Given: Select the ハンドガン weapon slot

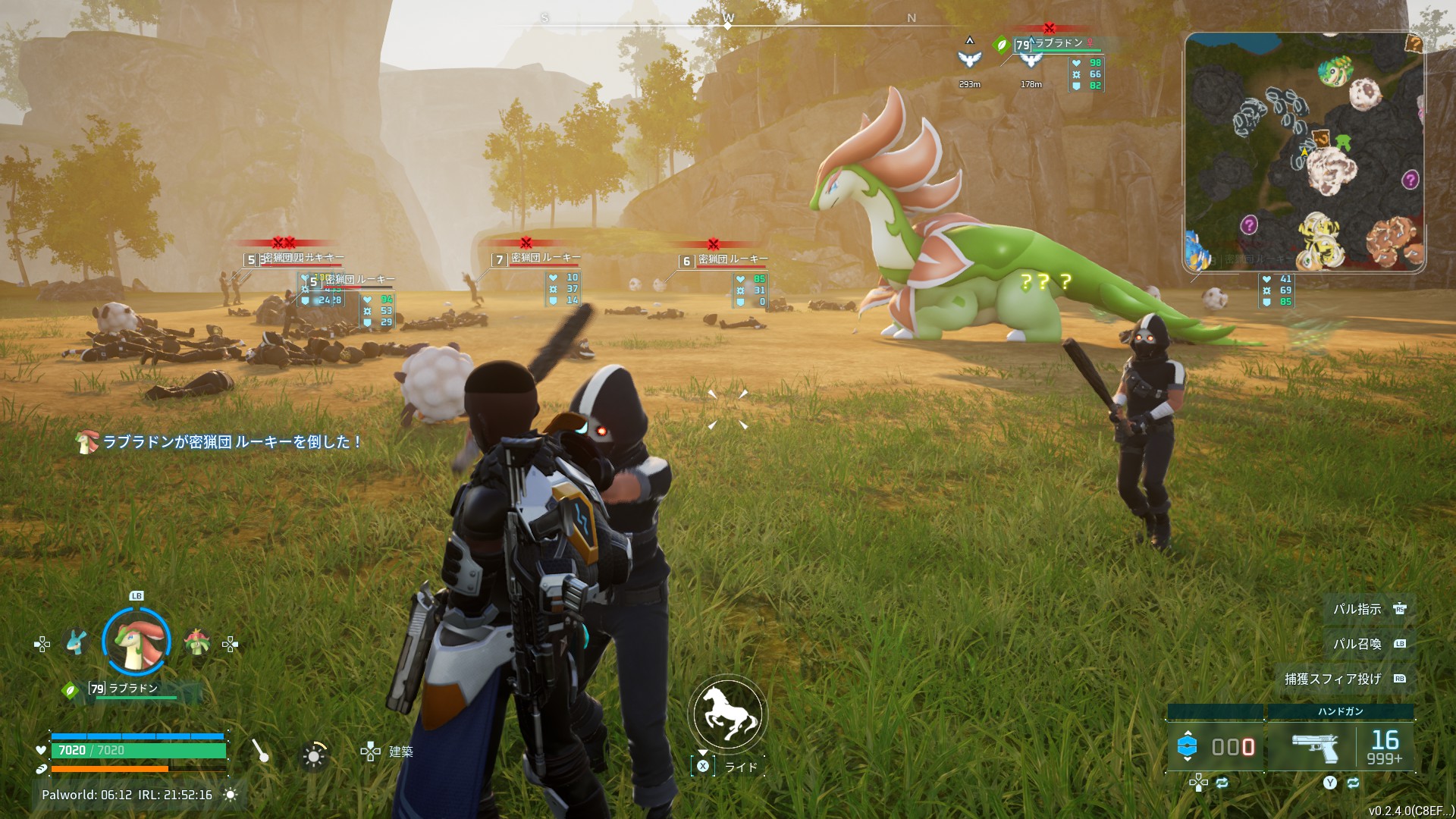Looking at the screenshot, I should click(x=1340, y=745).
